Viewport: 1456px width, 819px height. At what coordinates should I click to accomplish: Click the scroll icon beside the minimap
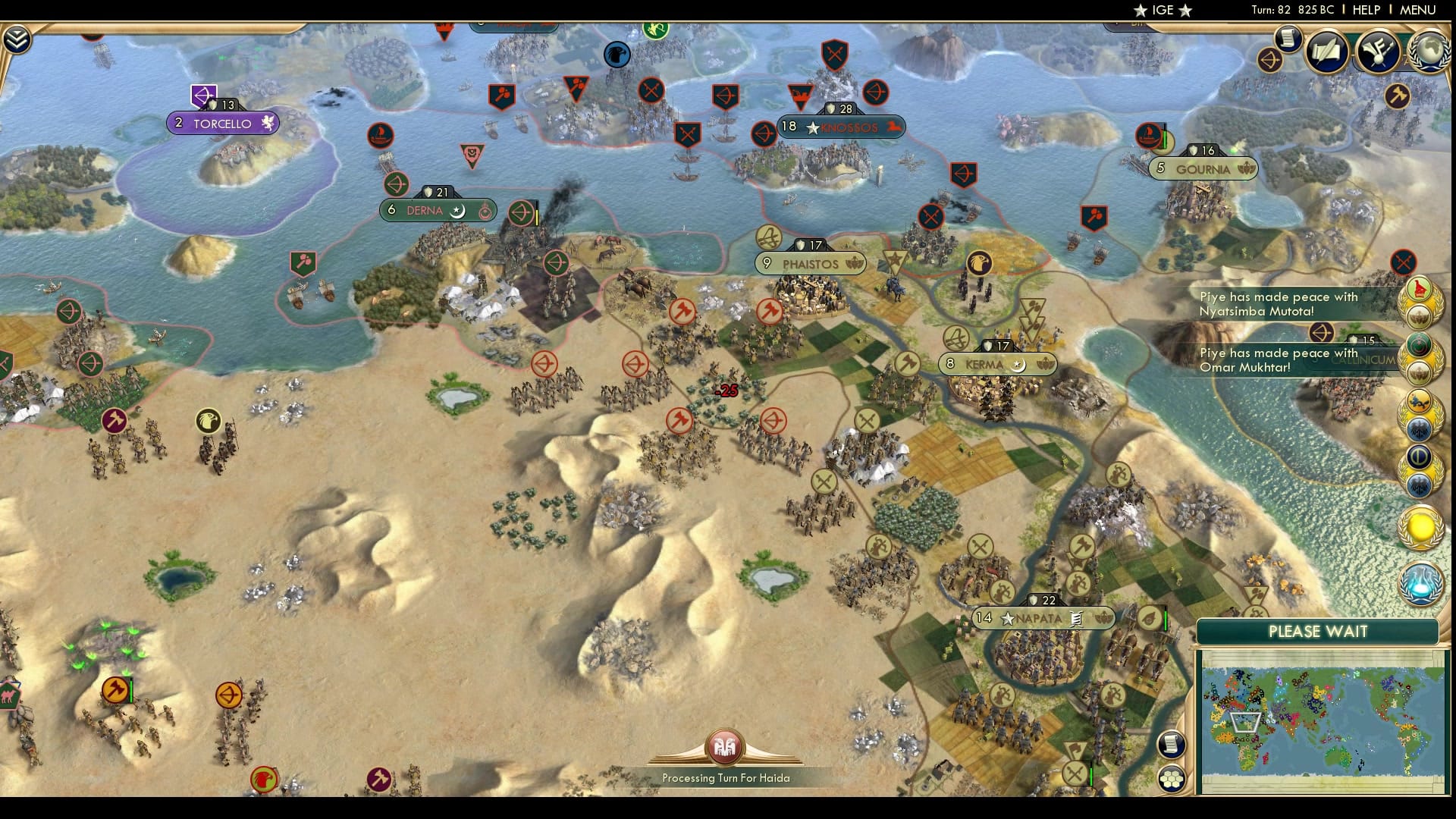(x=1171, y=744)
